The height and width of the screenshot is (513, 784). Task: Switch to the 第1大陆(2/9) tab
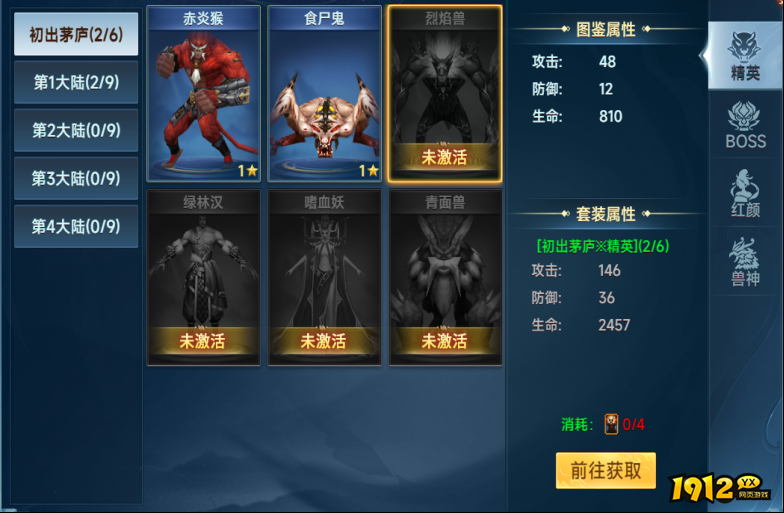pos(76,83)
